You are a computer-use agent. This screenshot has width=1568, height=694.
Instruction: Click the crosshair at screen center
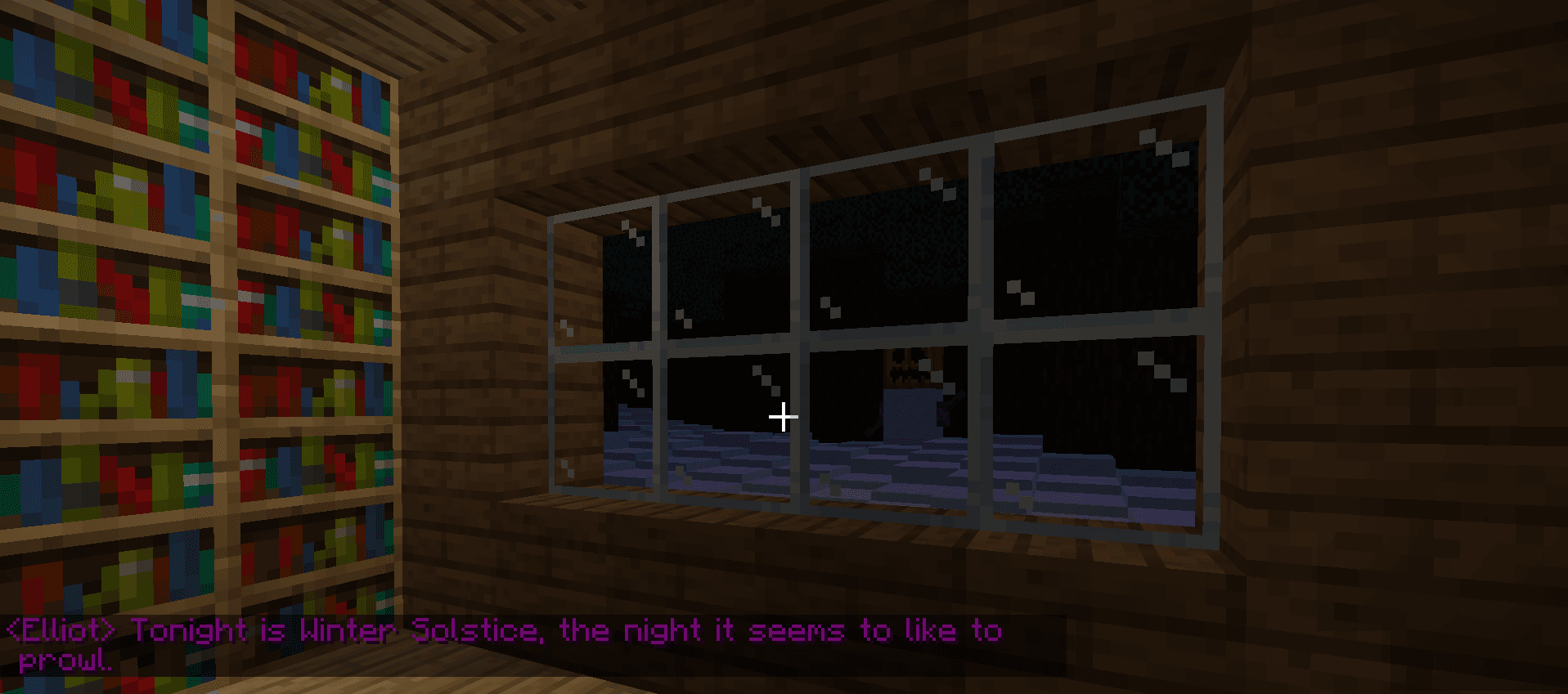click(784, 416)
